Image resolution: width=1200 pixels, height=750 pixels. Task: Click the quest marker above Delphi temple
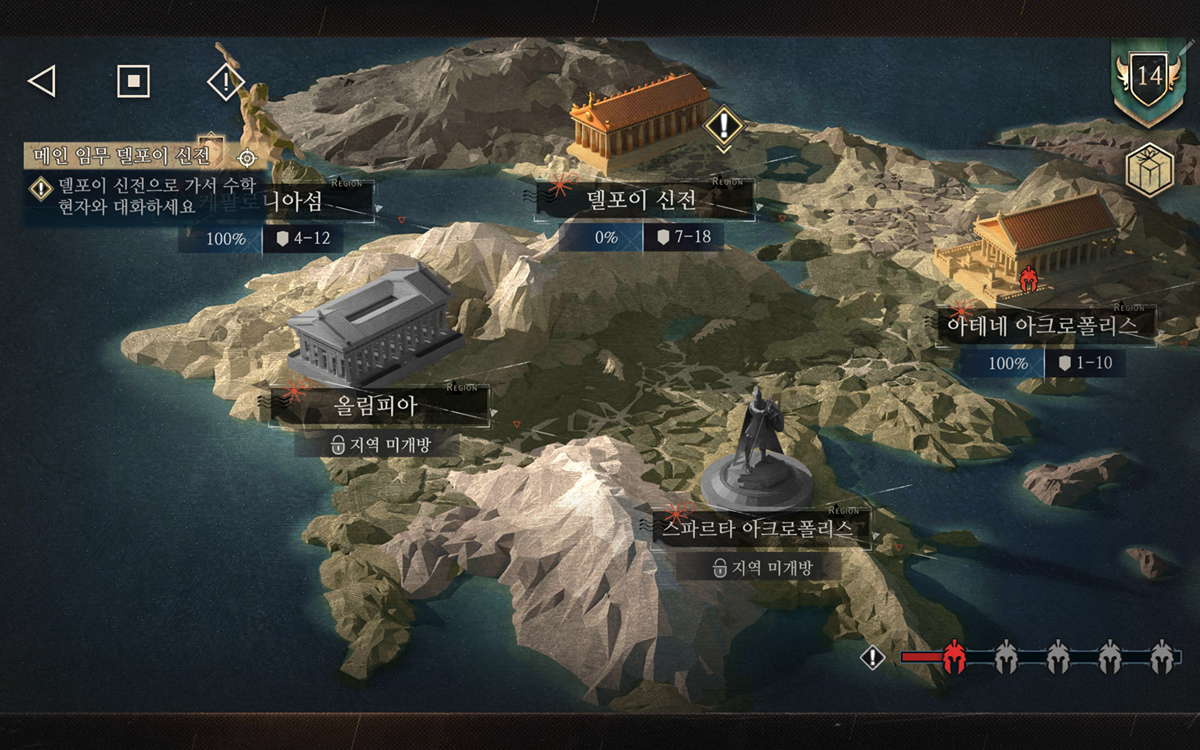click(723, 126)
